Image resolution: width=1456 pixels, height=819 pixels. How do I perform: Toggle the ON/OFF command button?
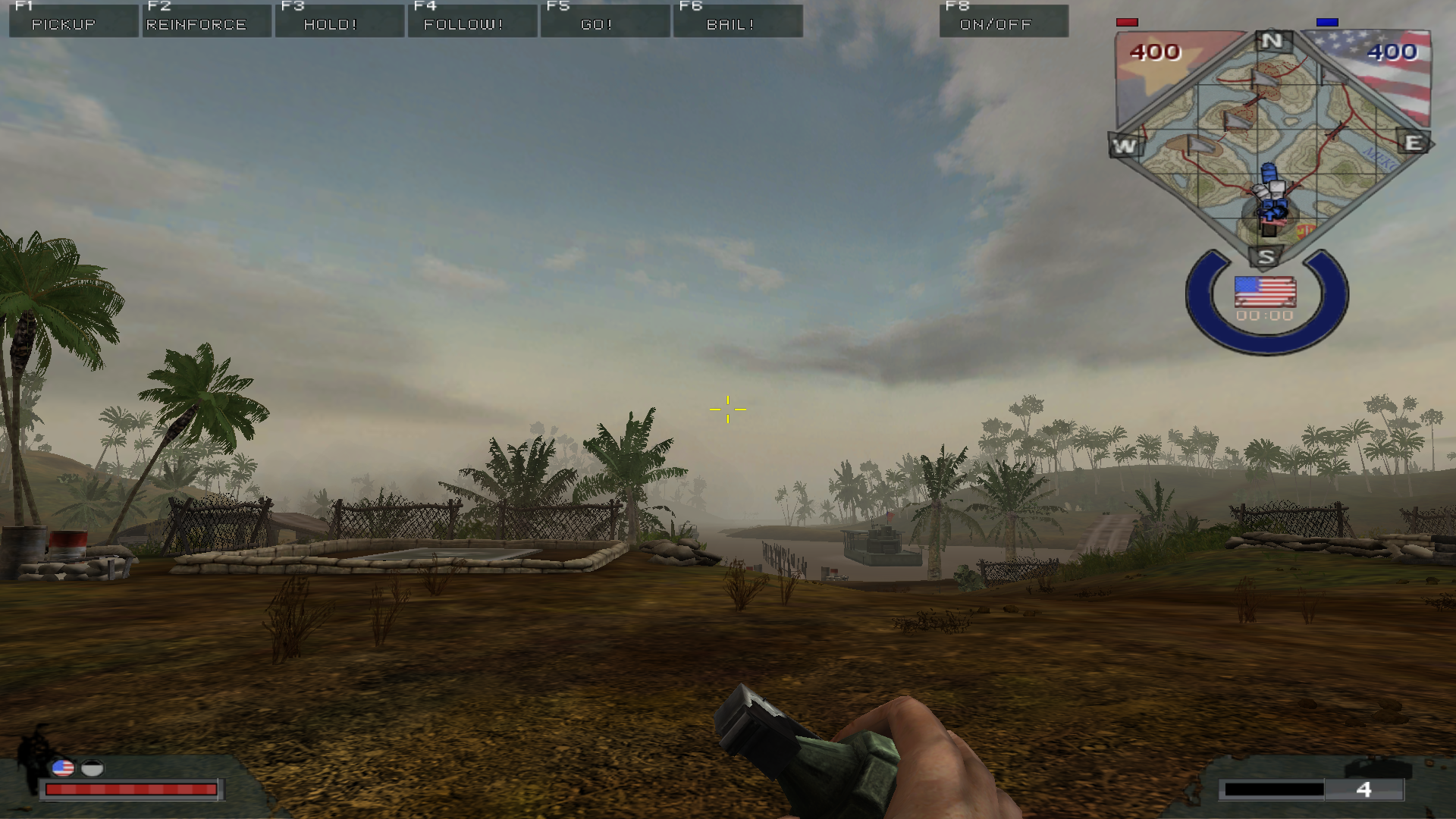pos(1003,21)
